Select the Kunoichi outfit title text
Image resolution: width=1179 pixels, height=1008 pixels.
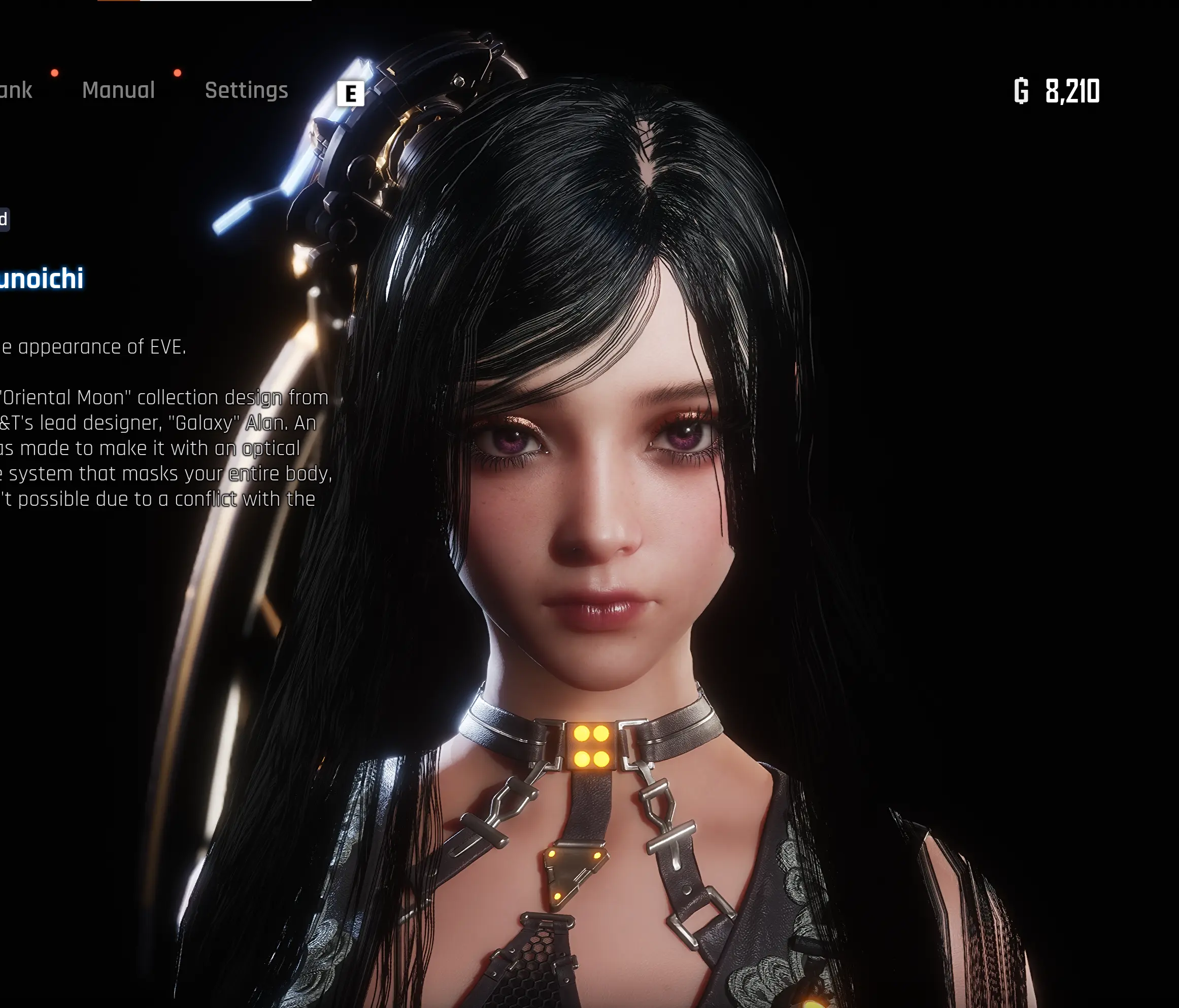(x=43, y=277)
